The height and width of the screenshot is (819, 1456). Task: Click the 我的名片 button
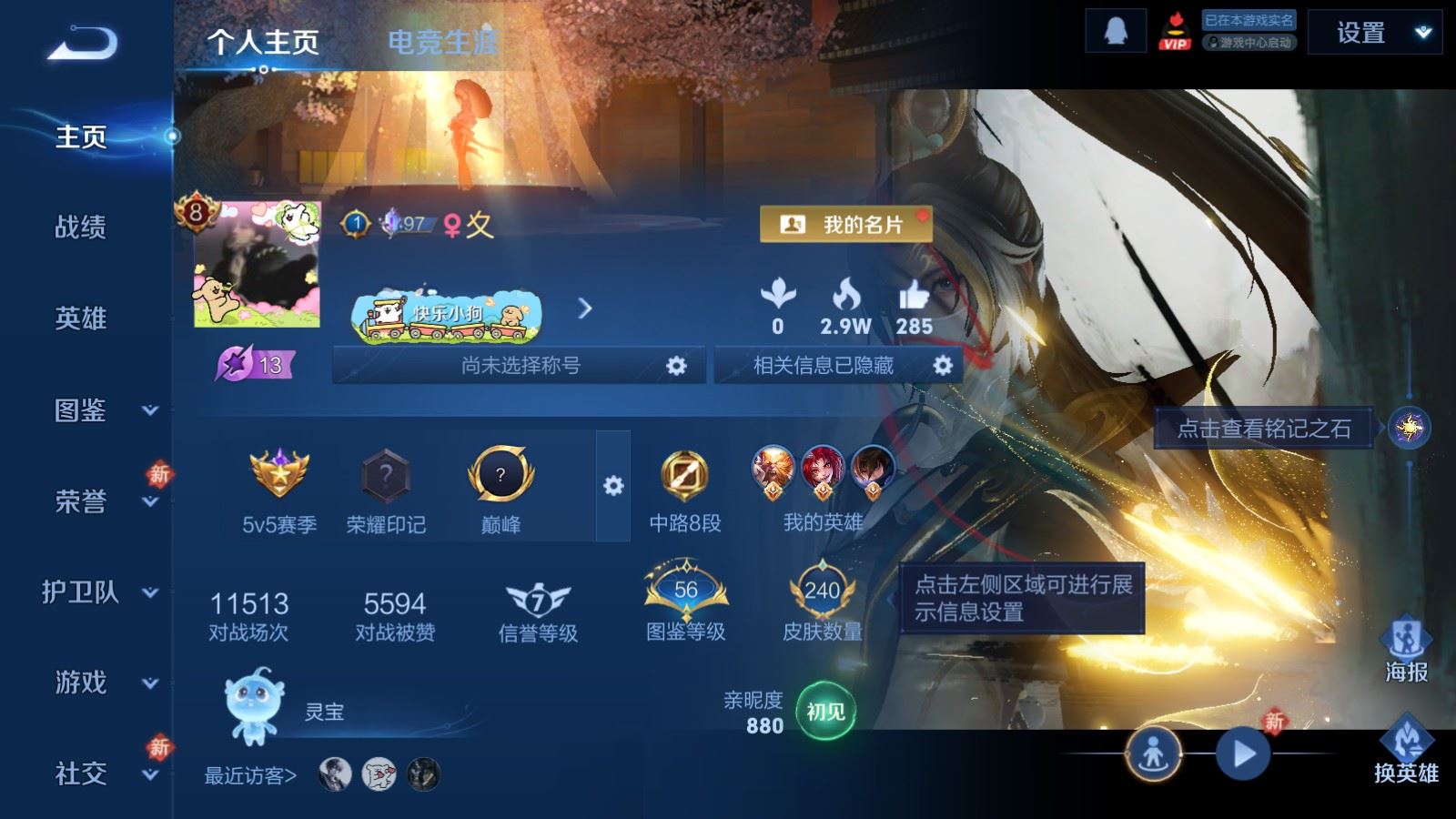tap(846, 223)
